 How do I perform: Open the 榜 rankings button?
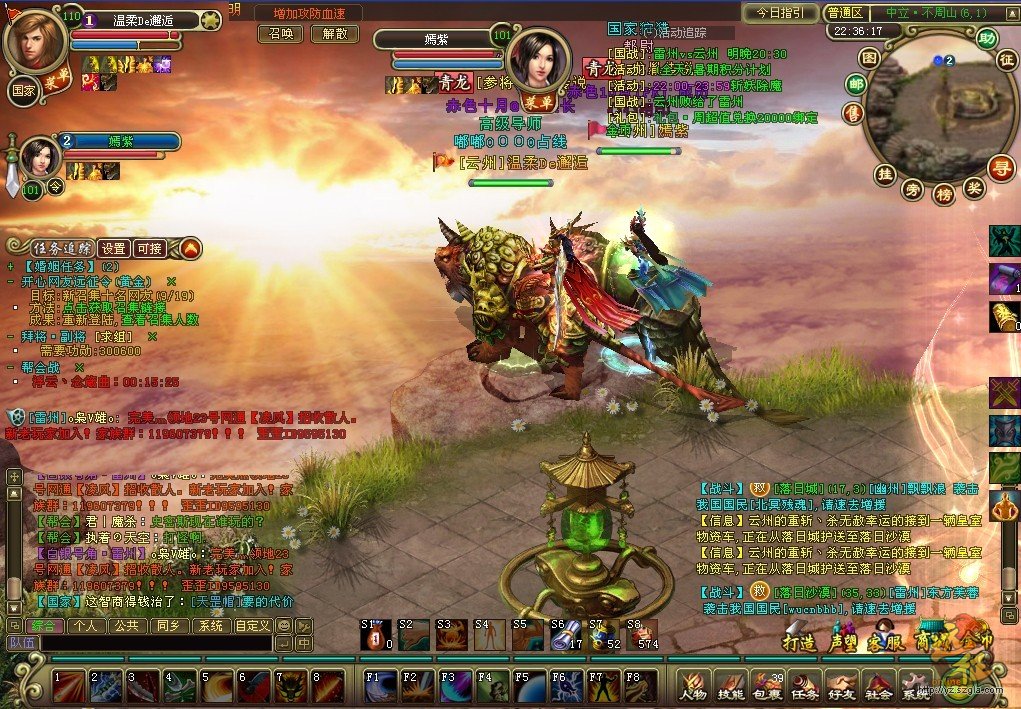tap(942, 193)
